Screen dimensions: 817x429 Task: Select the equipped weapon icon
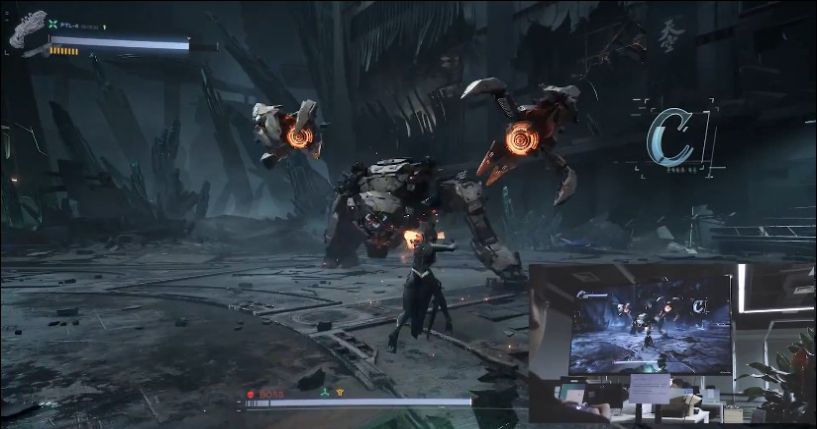[x=28, y=29]
